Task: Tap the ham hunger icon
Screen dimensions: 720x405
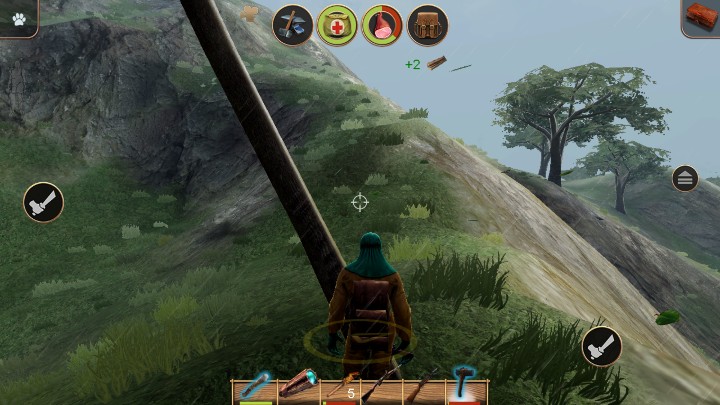Action: click(x=382, y=25)
